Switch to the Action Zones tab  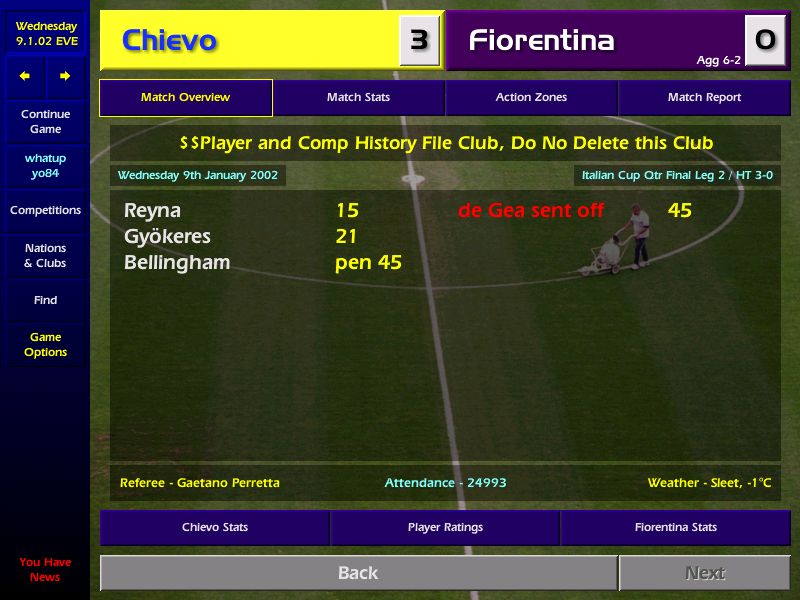(x=531, y=98)
